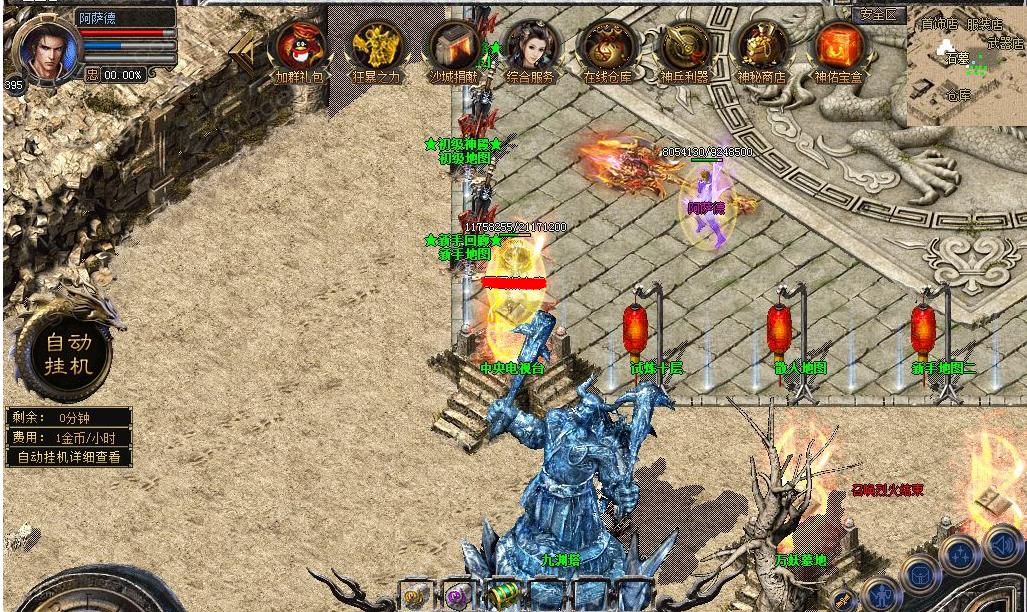Open the 神兵利器 weapons icon
This screenshot has height=612, width=1027.
click(685, 48)
